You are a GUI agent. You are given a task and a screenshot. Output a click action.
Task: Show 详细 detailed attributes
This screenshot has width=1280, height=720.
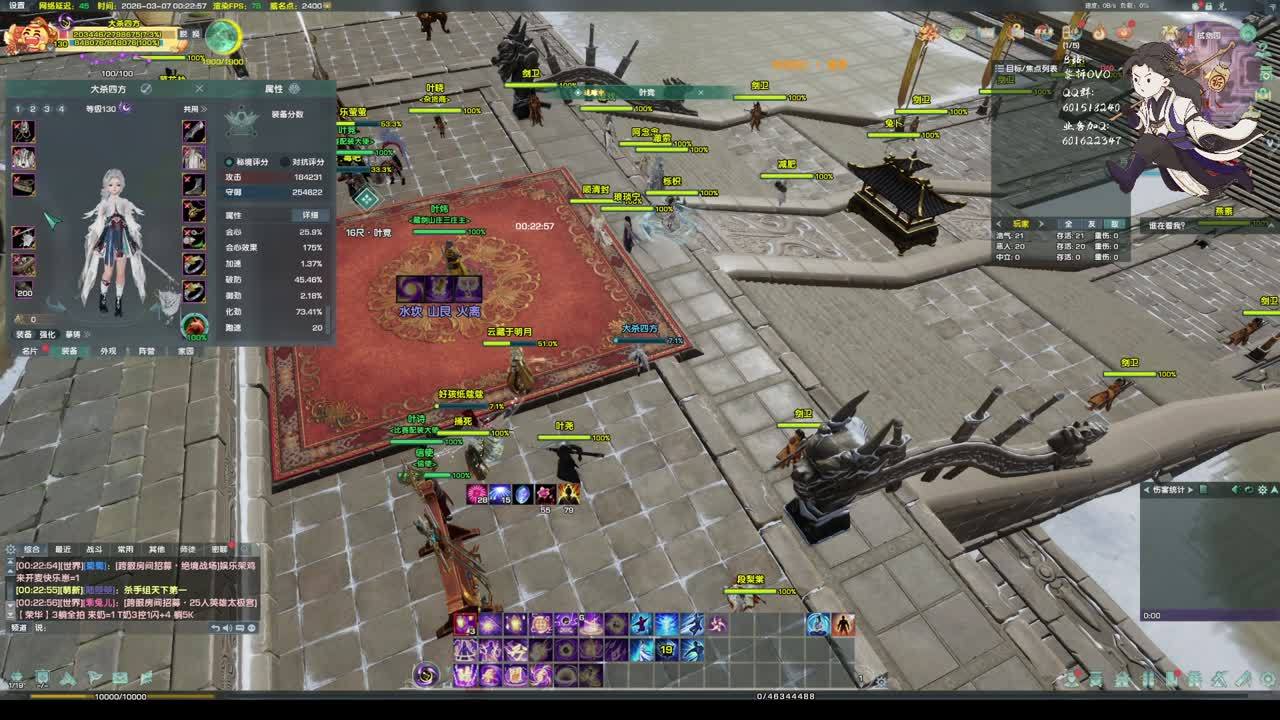(x=310, y=215)
